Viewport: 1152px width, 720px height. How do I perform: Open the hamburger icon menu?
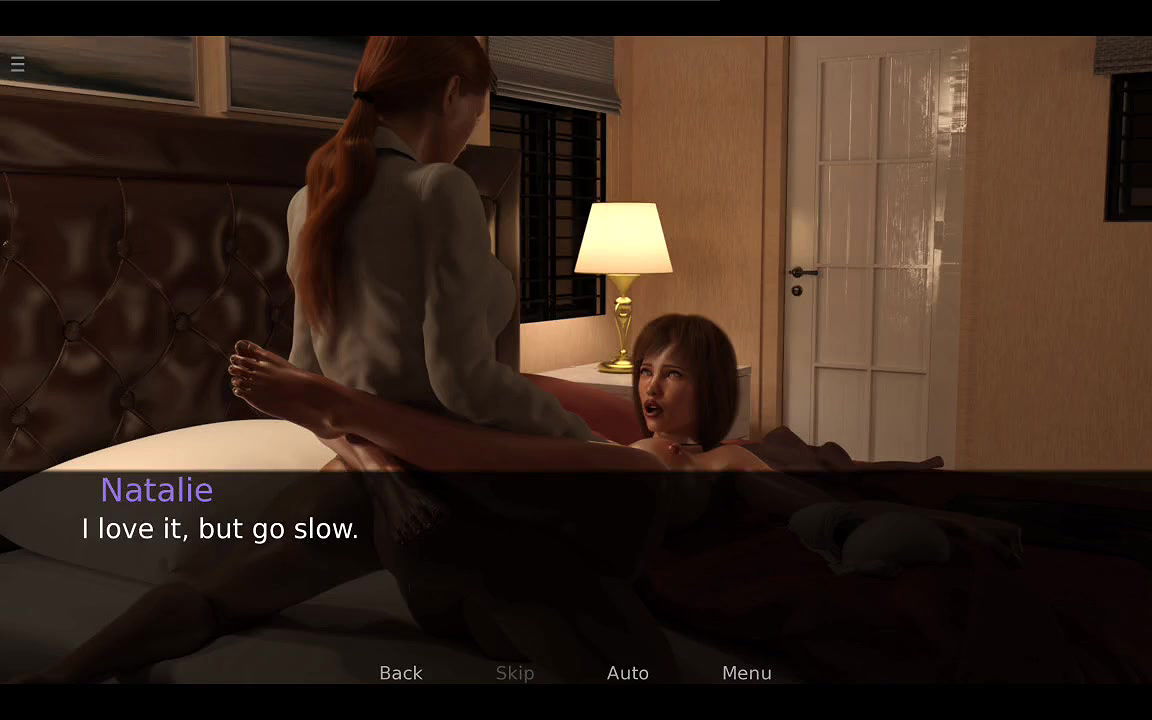pos(18,65)
